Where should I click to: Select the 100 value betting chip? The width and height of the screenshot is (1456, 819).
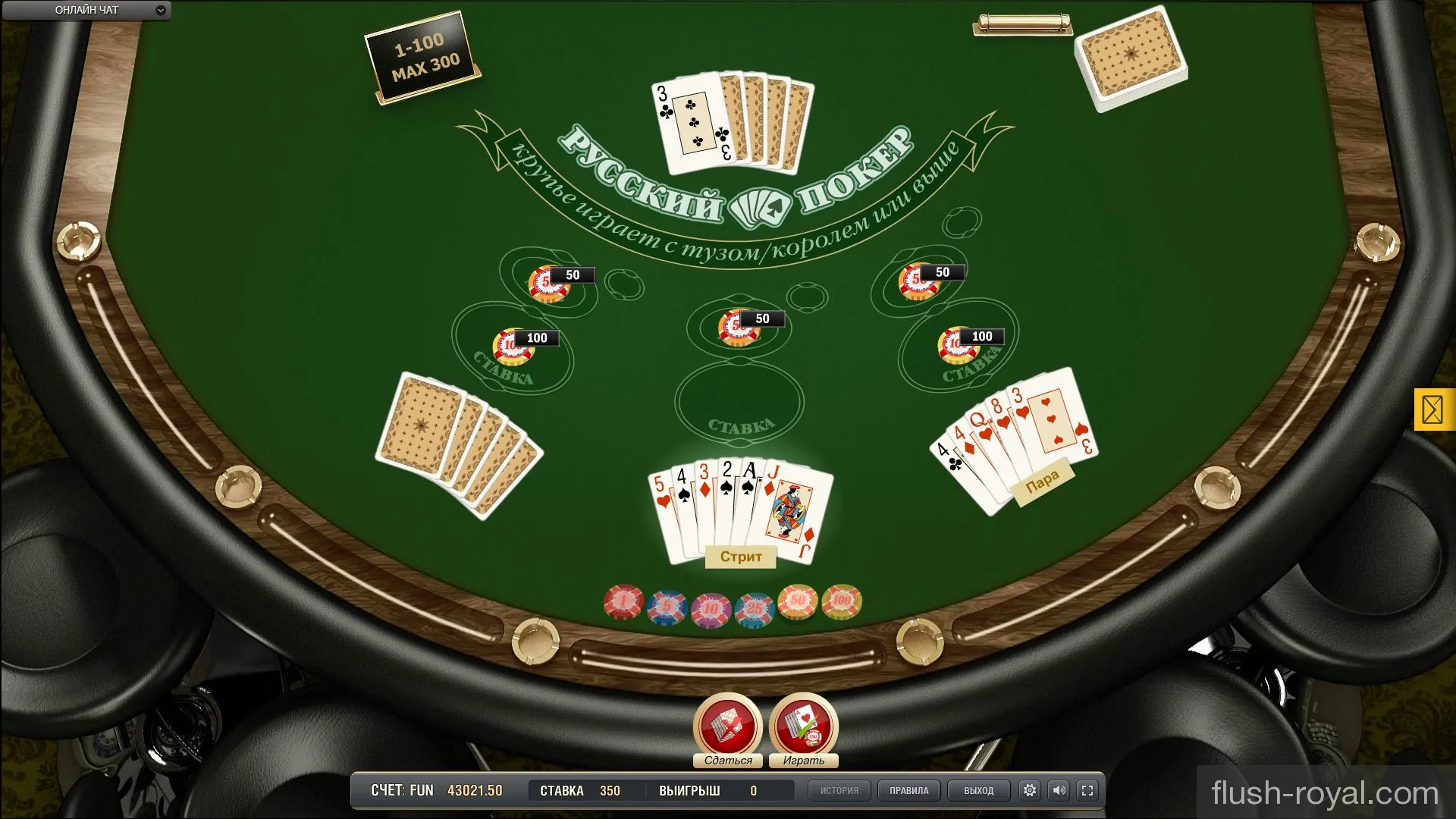pyautogui.click(x=840, y=601)
